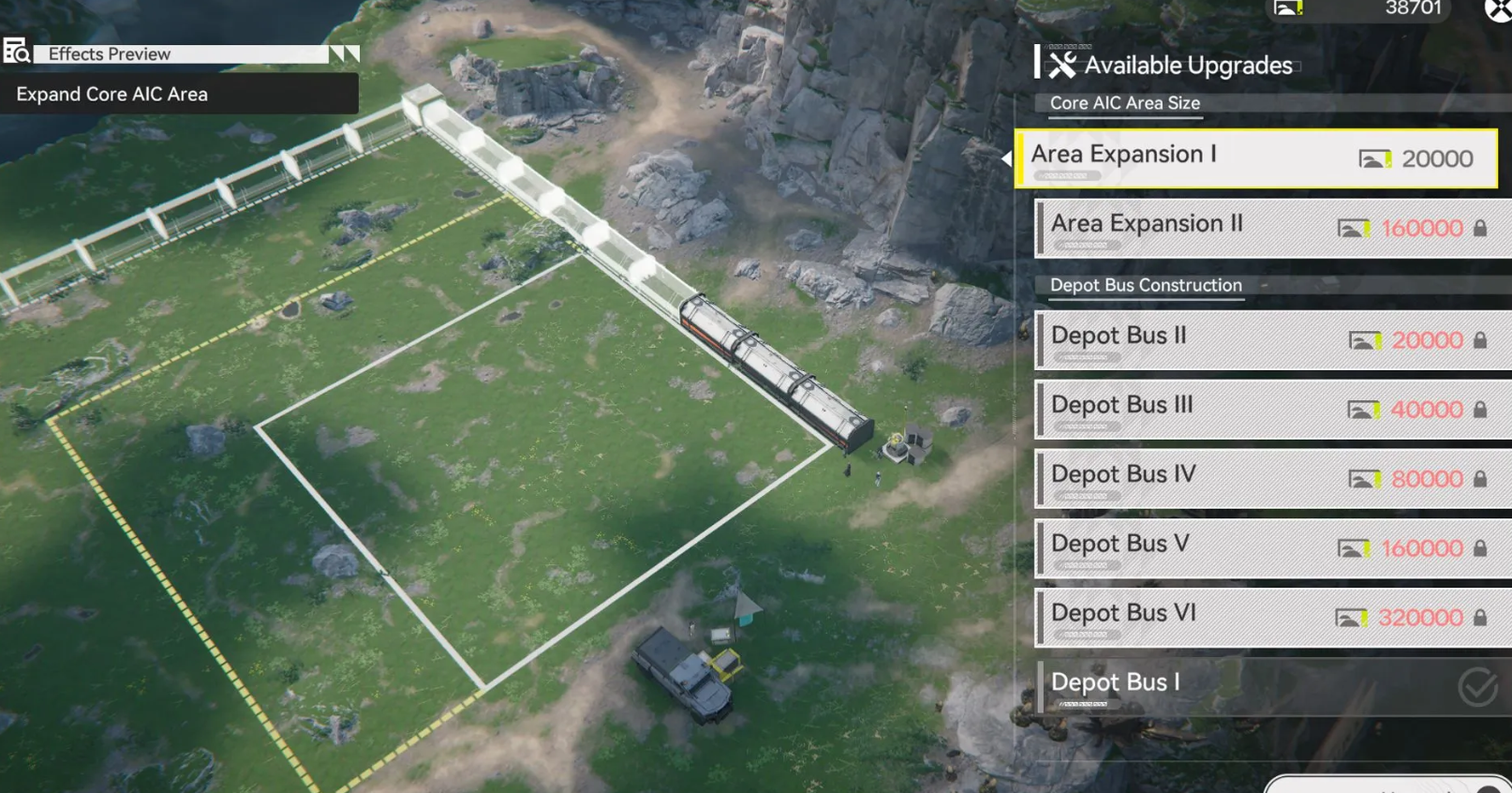Click the Depot Bus IV upgrade
Image resolution: width=1512 pixels, height=793 pixels.
pyautogui.click(x=1272, y=478)
